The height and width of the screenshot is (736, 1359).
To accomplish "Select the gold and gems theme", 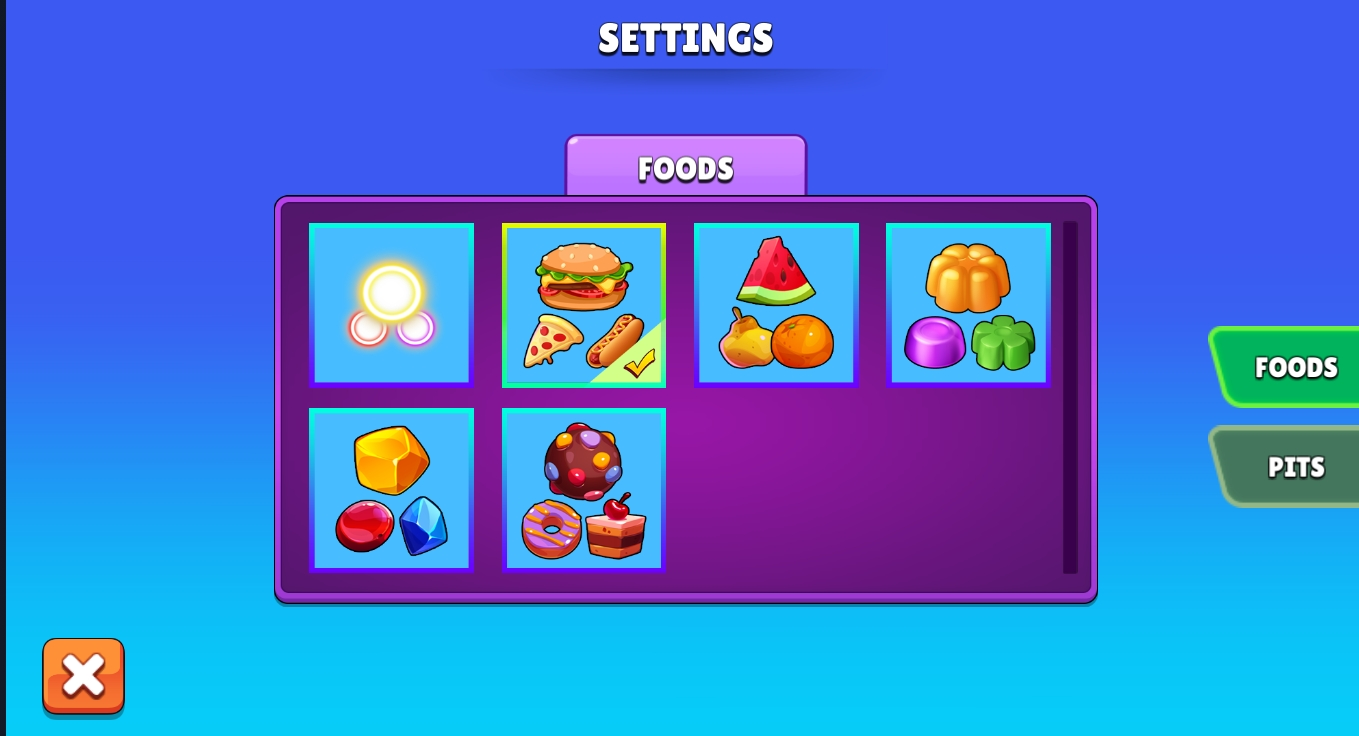I will (391, 488).
